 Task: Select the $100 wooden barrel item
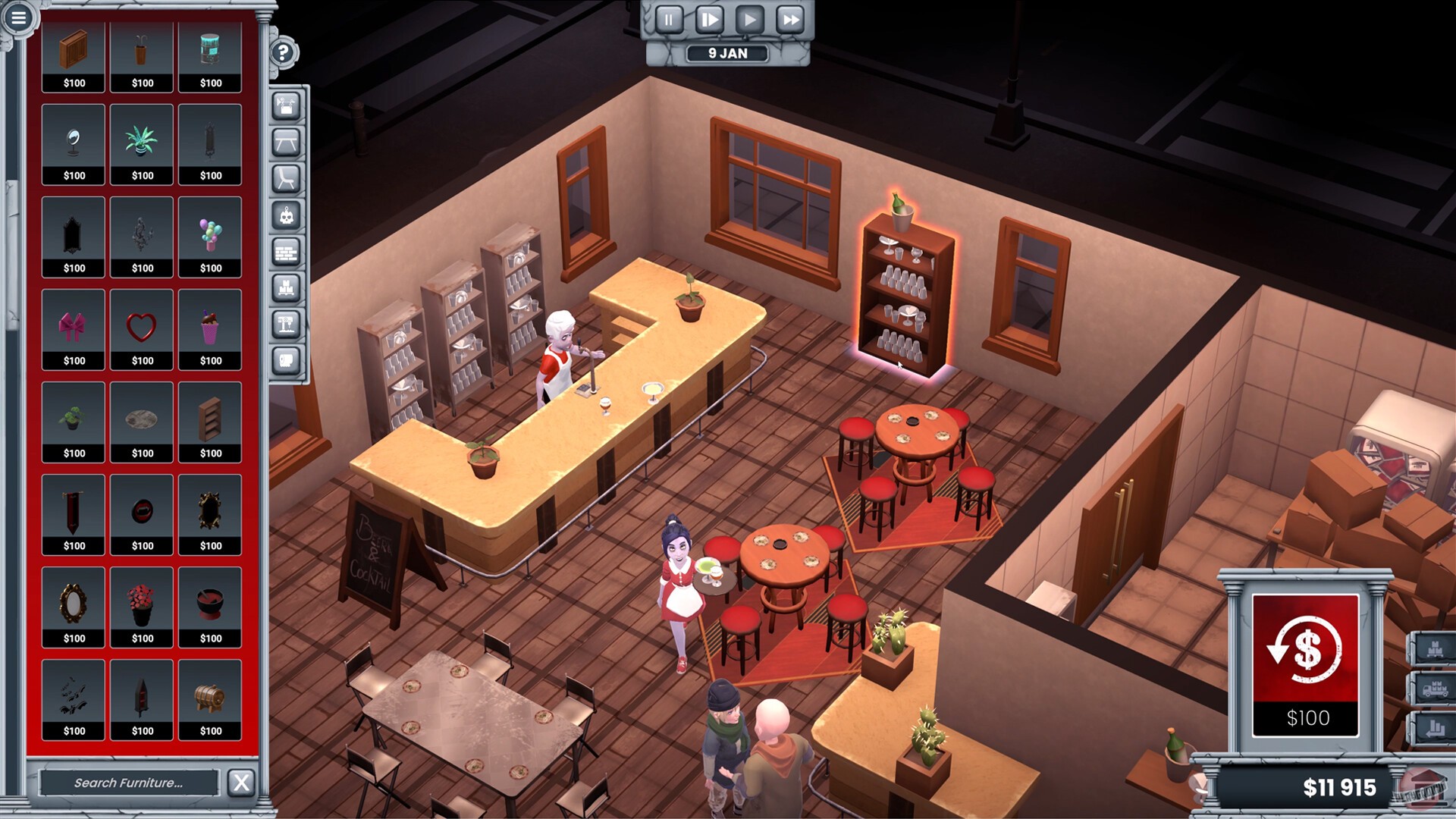[210, 699]
